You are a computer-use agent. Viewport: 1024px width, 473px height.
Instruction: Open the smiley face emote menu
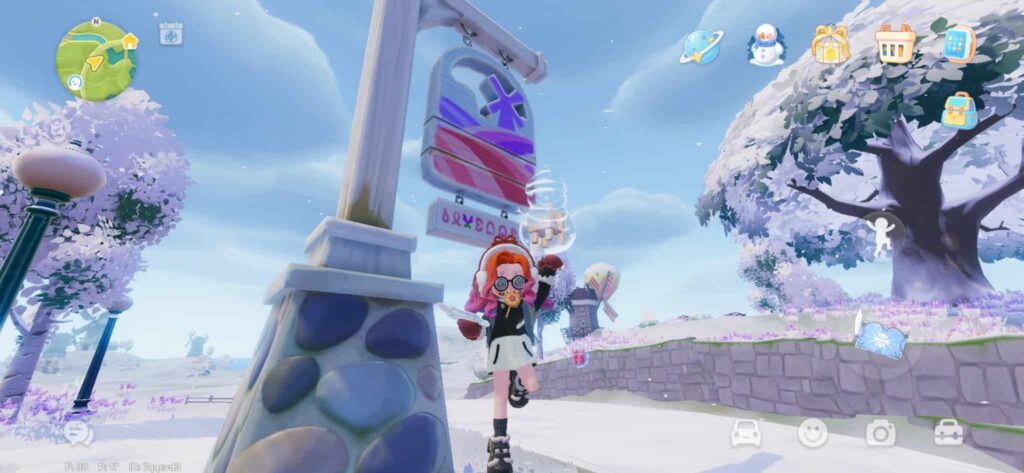(x=813, y=432)
